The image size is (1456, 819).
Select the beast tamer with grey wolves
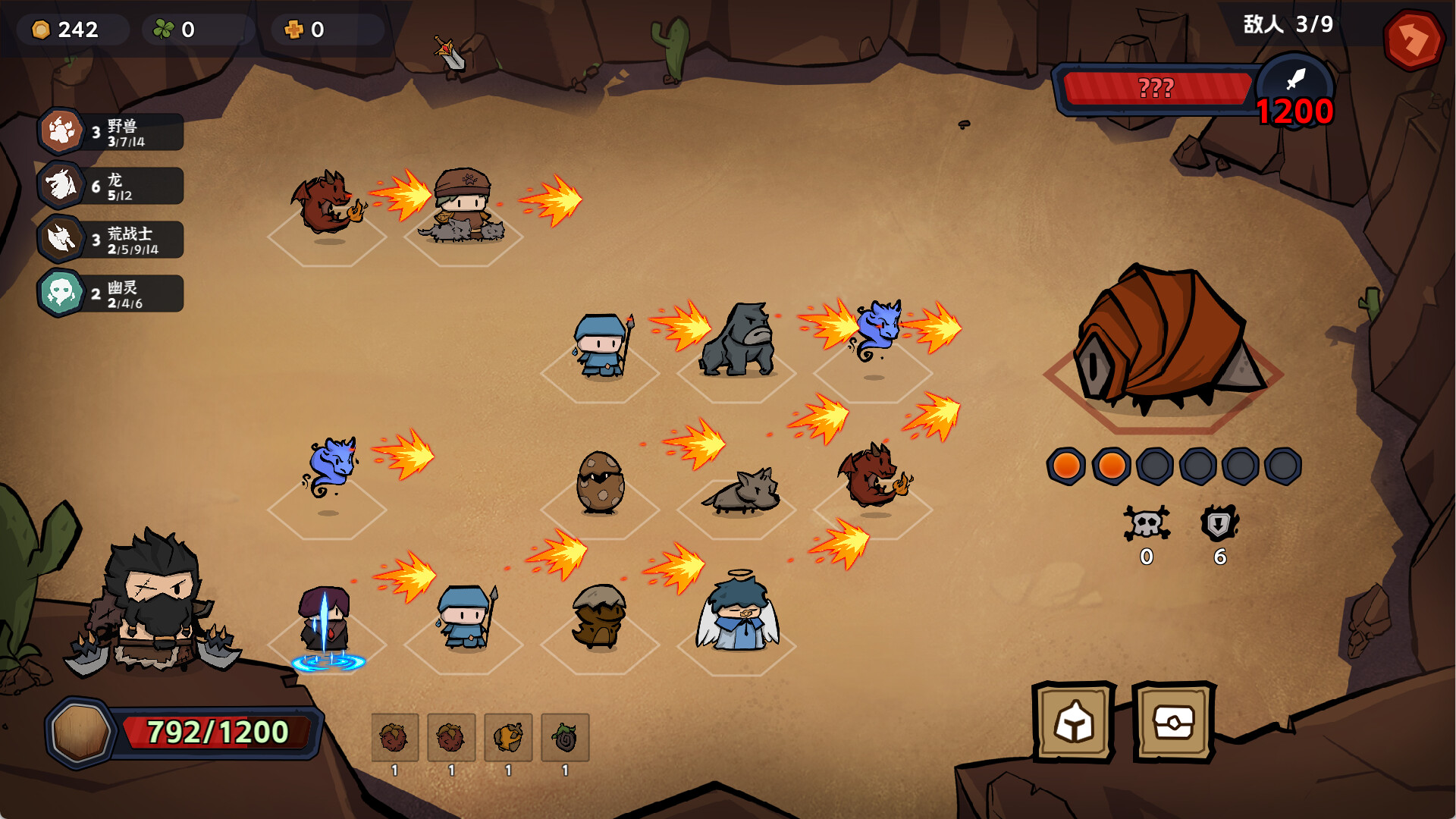click(464, 205)
